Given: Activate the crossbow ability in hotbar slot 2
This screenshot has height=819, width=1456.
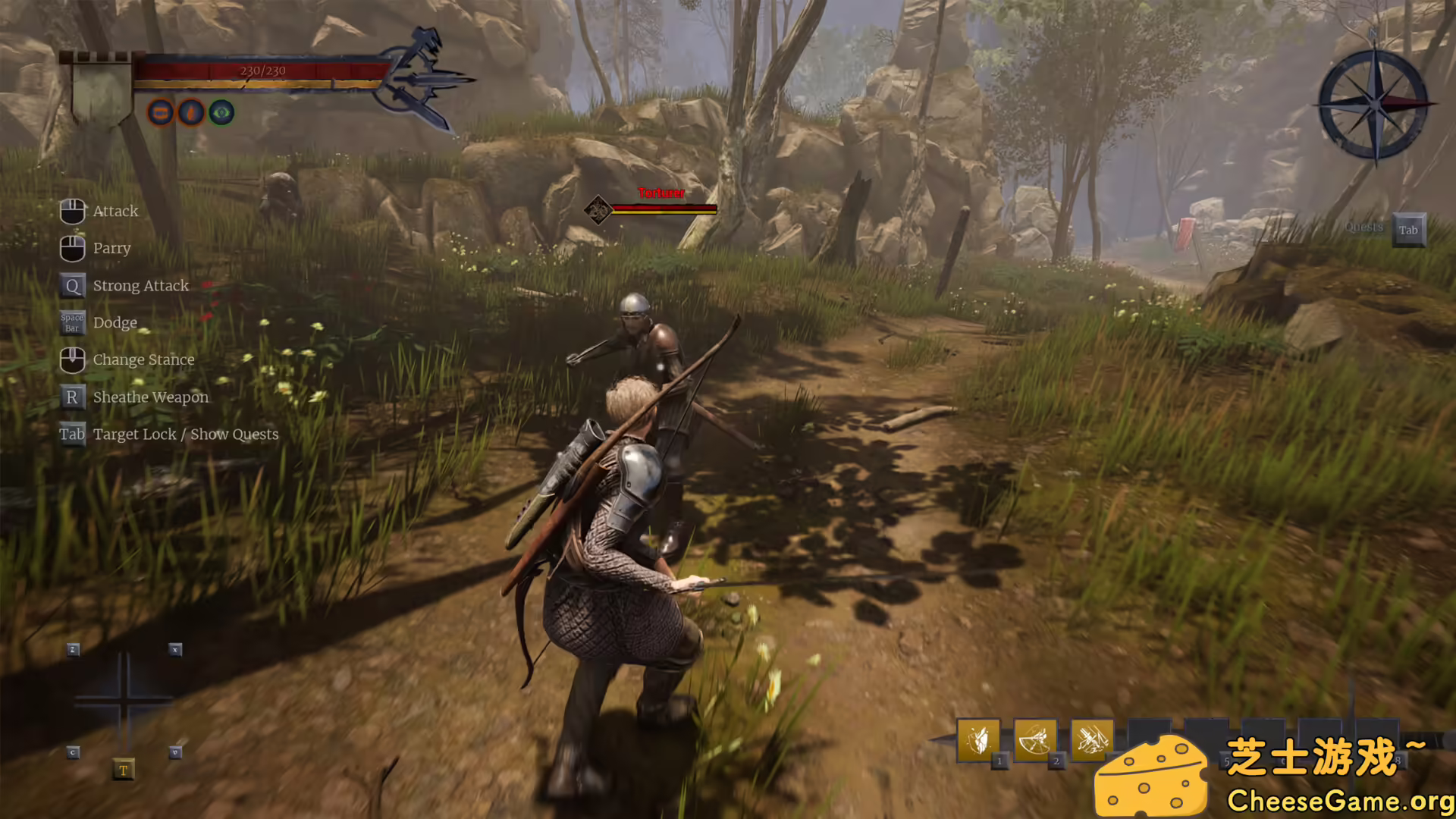Looking at the screenshot, I should pyautogui.click(x=1034, y=739).
